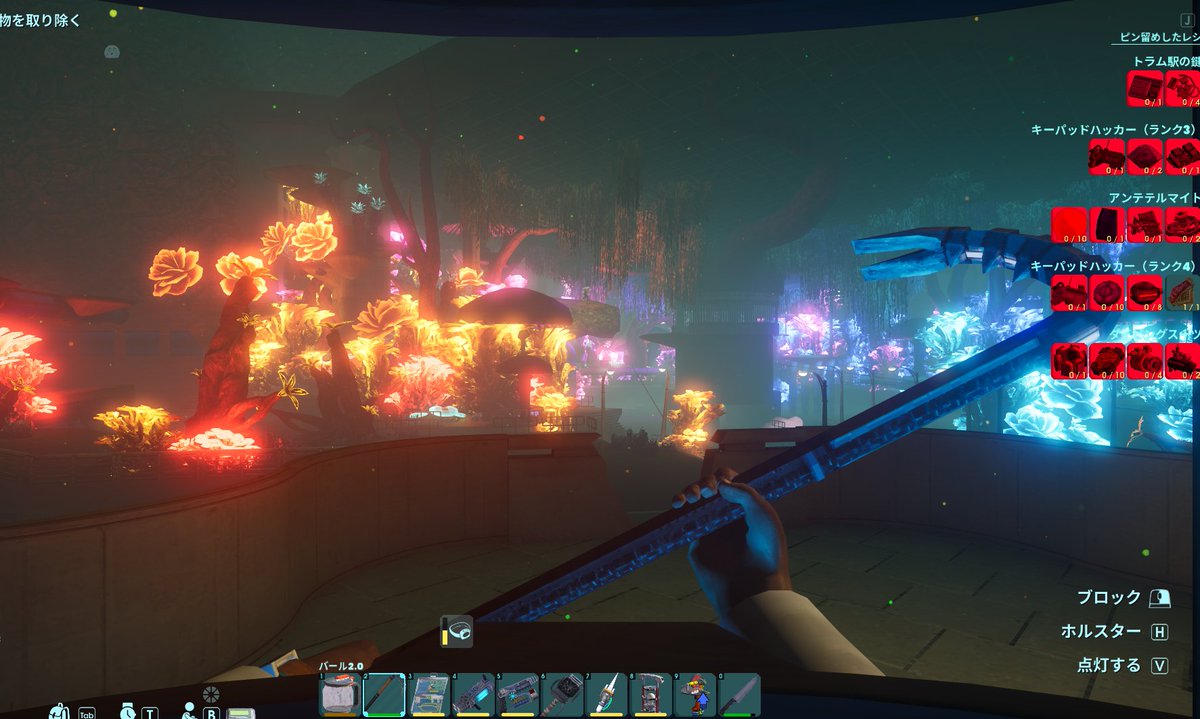Select the キーパッドハッカー（ランク4） pinned recipe
1200x719 pixels.
(x=1114, y=266)
